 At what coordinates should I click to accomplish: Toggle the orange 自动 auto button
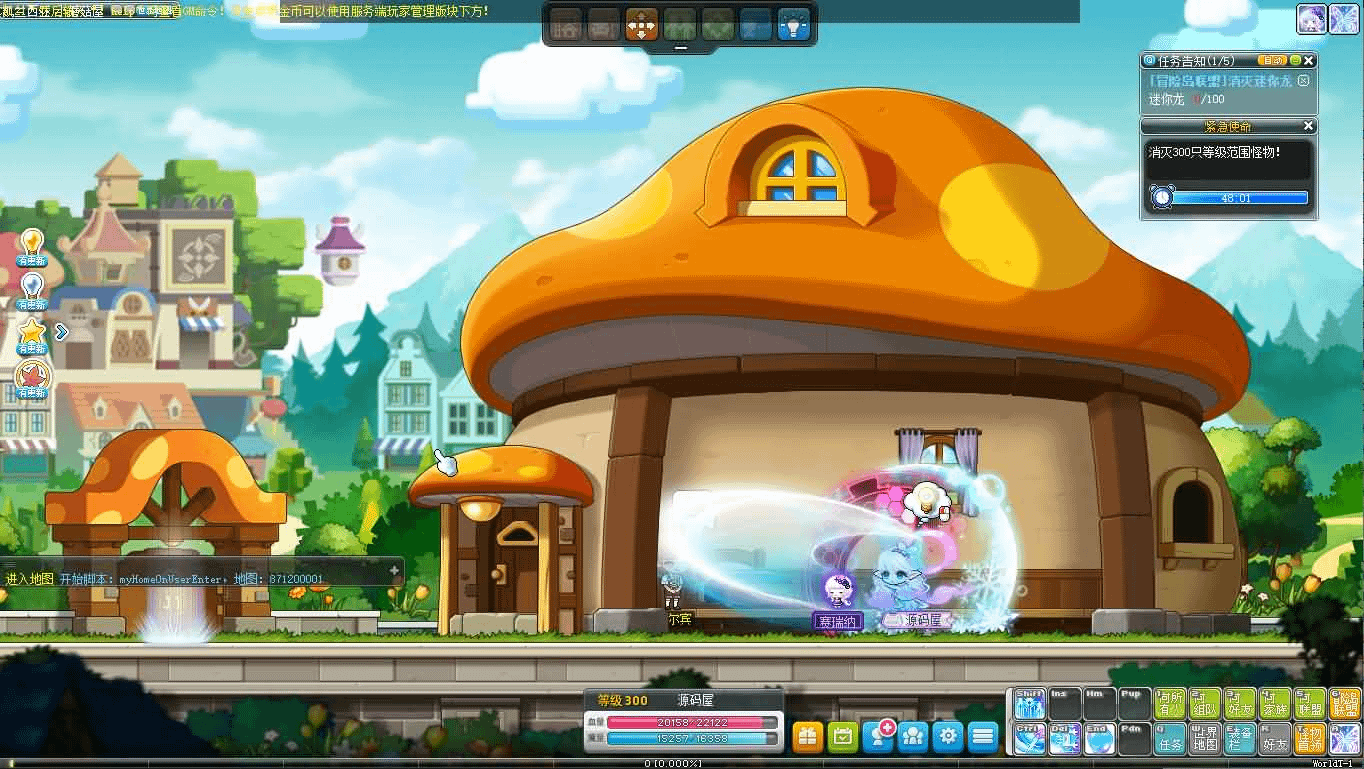(x=1271, y=61)
